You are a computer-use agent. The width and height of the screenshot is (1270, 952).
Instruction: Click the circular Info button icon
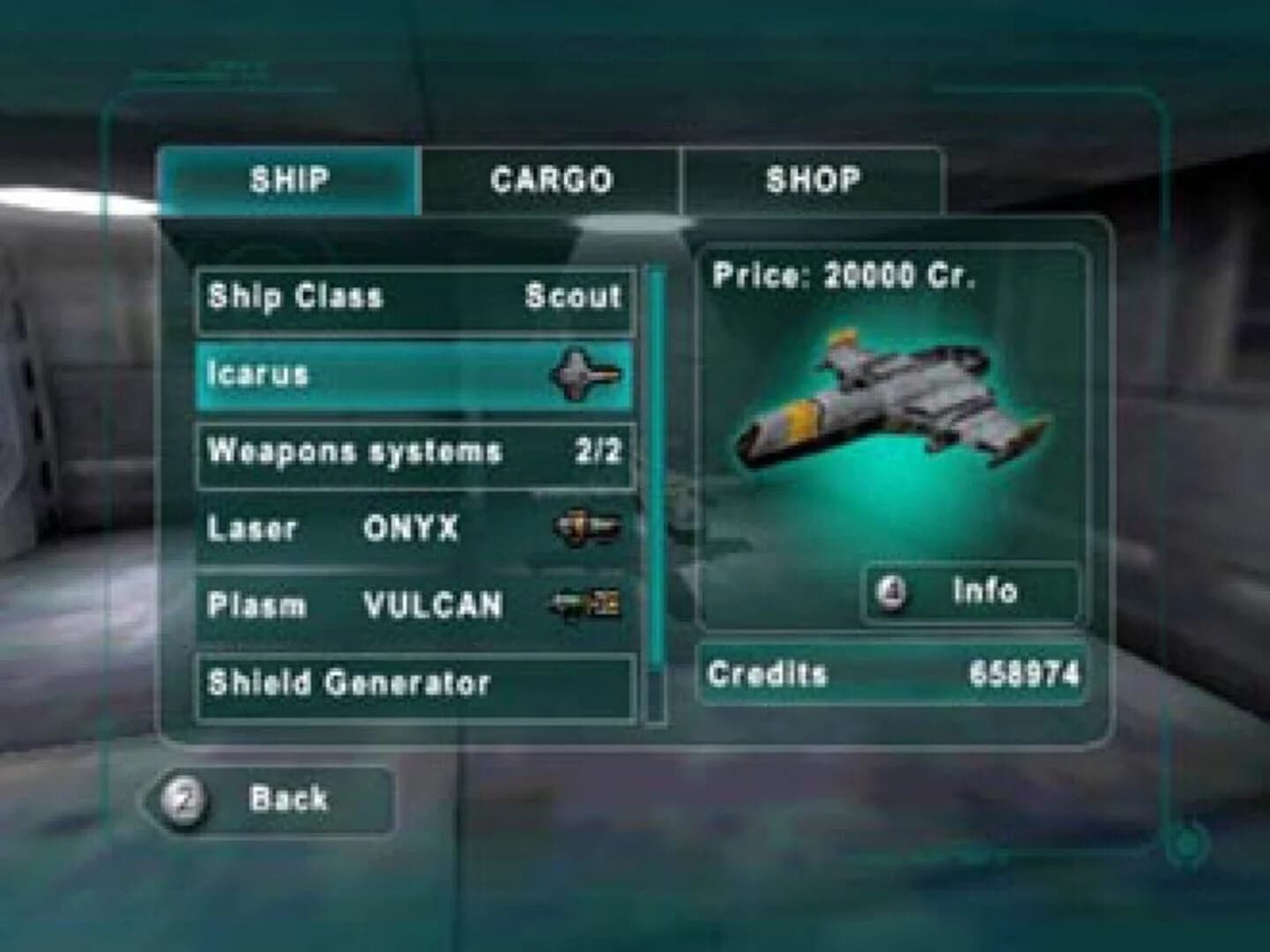click(x=889, y=591)
